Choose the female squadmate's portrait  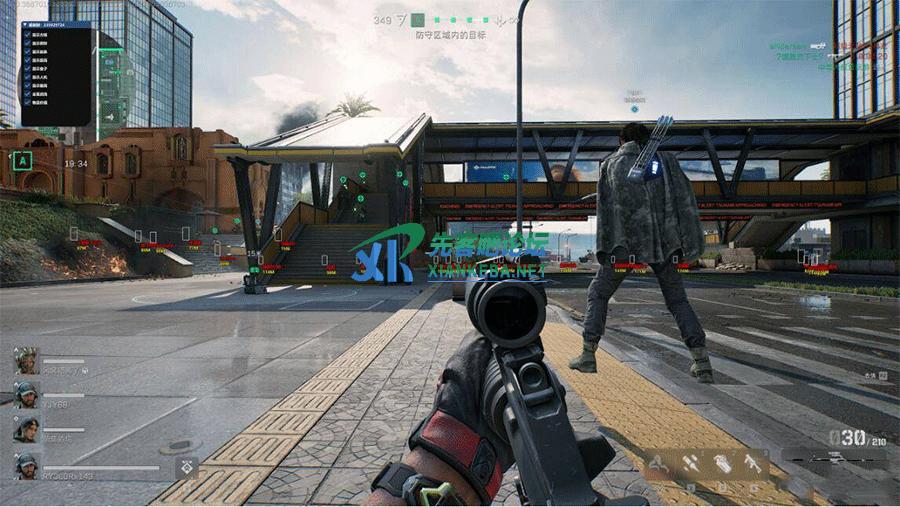[26, 430]
